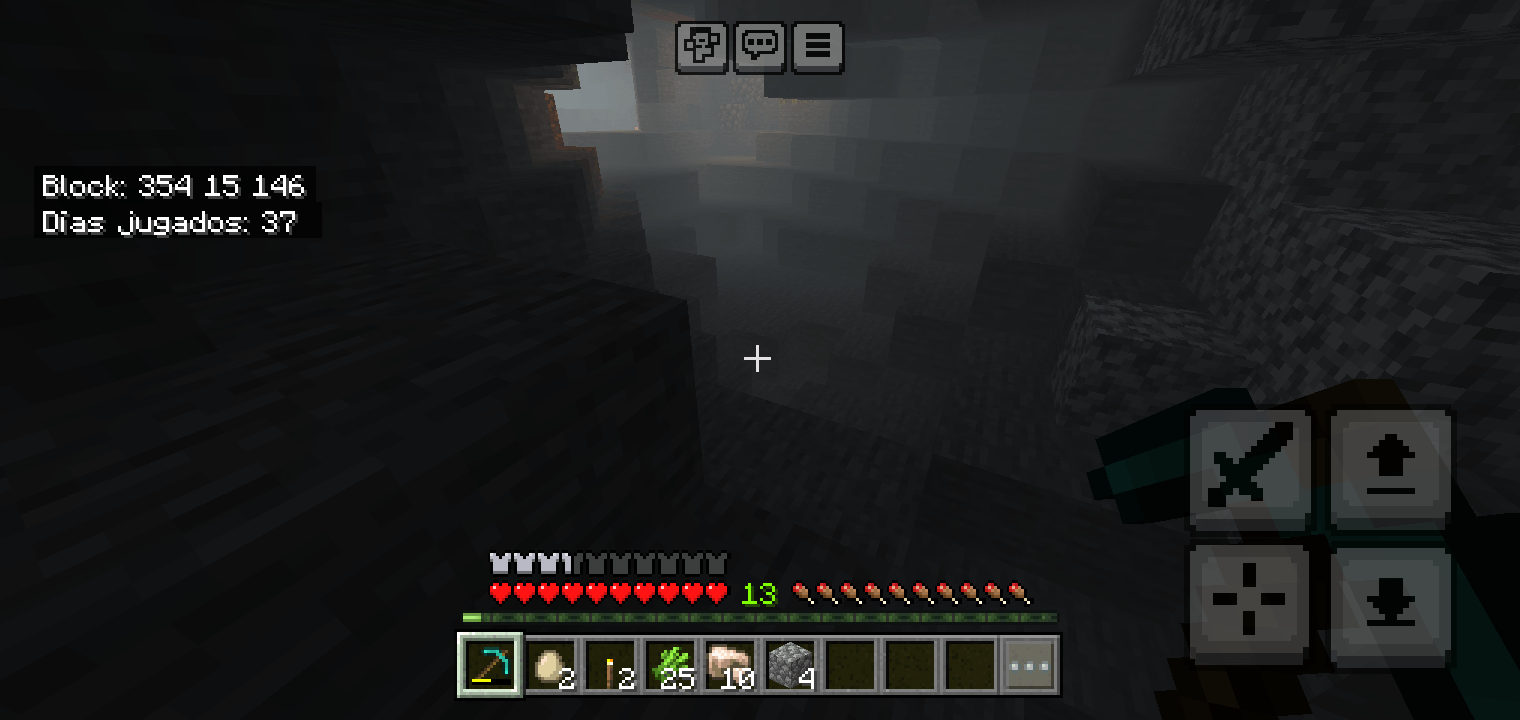Select the cobblestone hotbar slot
This screenshot has width=1520, height=720.
790,663
